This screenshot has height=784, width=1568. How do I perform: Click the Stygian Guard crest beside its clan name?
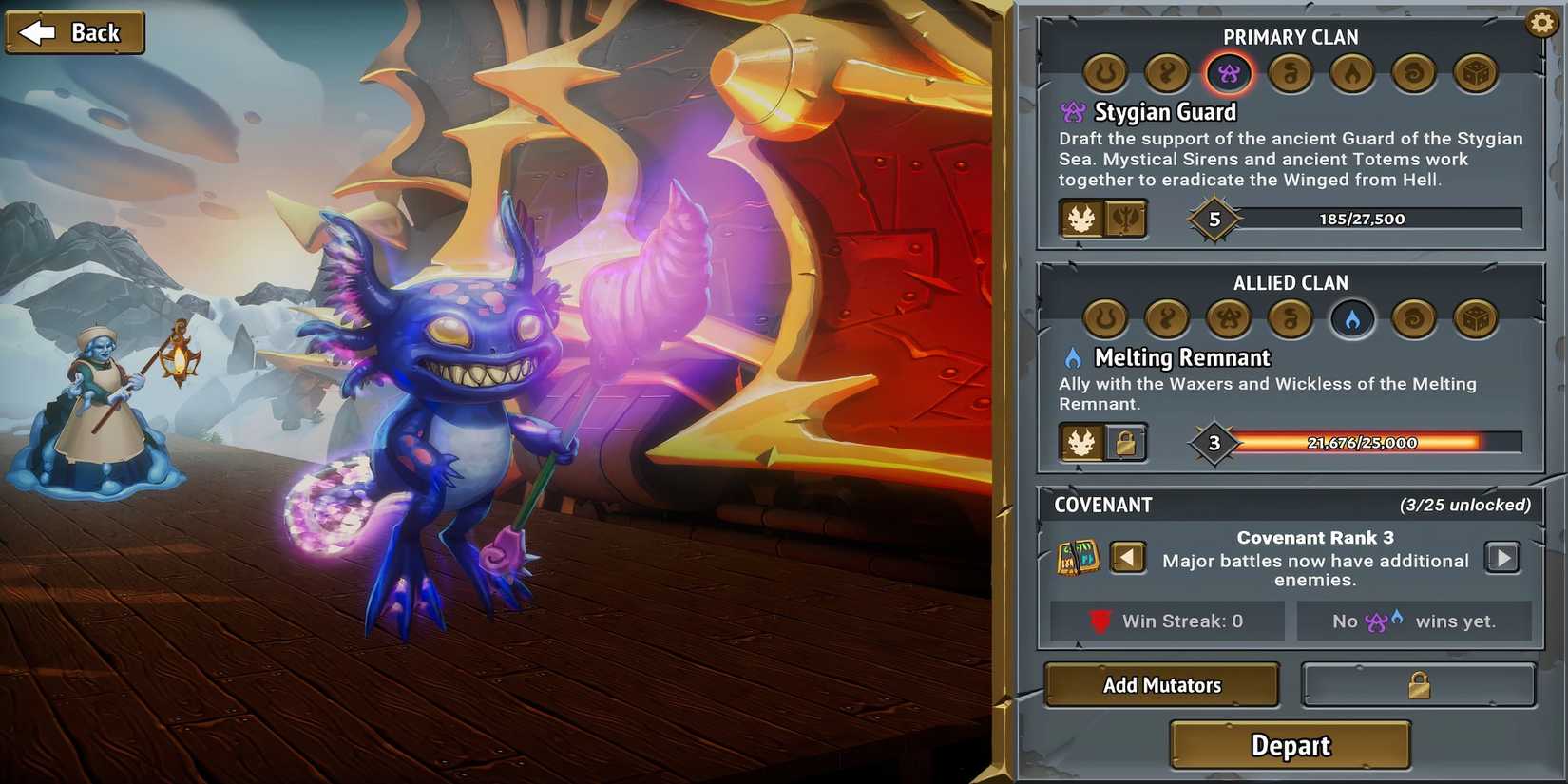tap(1074, 111)
